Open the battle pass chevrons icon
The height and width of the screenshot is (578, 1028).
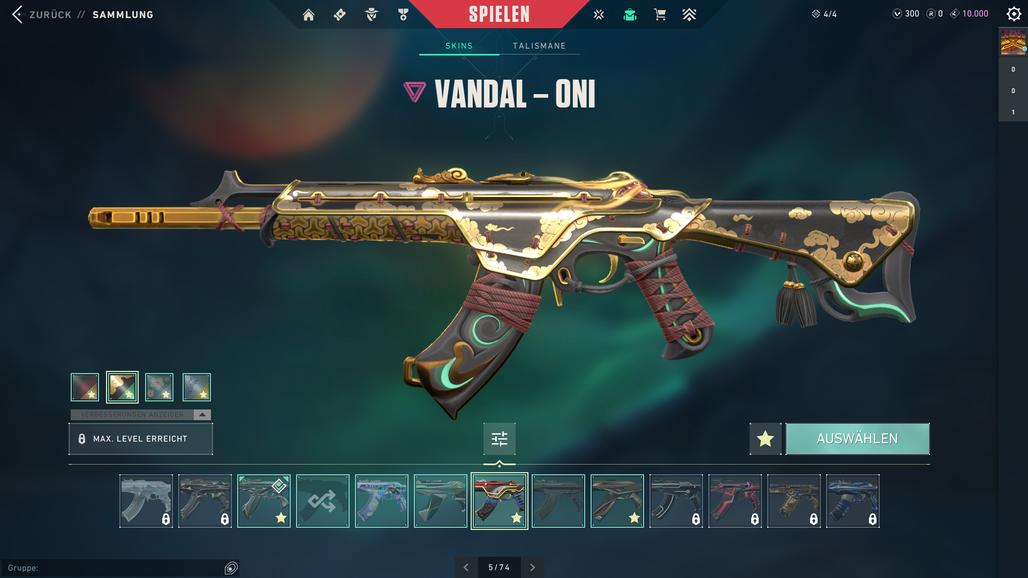tap(689, 15)
